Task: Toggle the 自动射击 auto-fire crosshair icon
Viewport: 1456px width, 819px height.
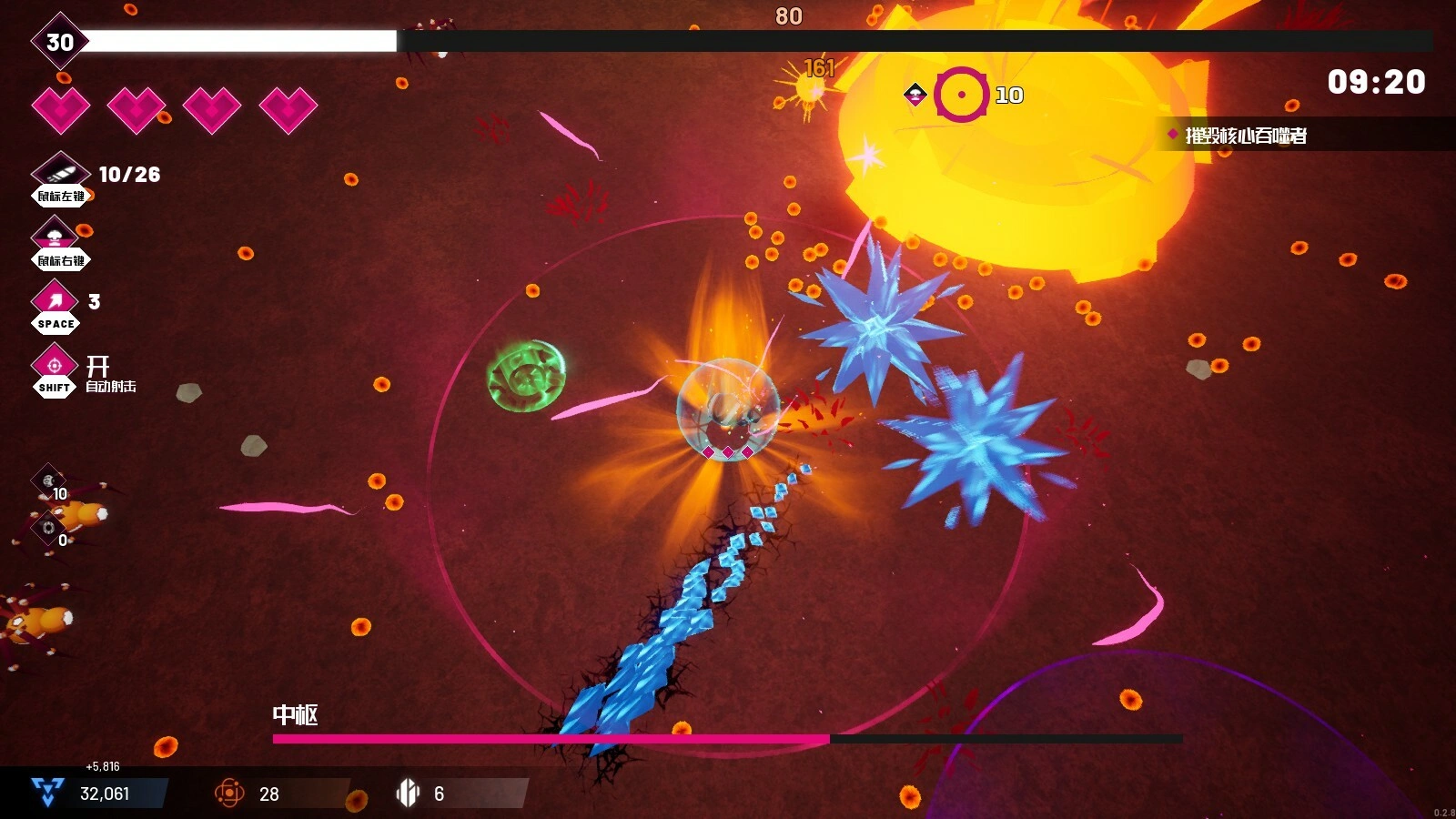Action: [55, 365]
